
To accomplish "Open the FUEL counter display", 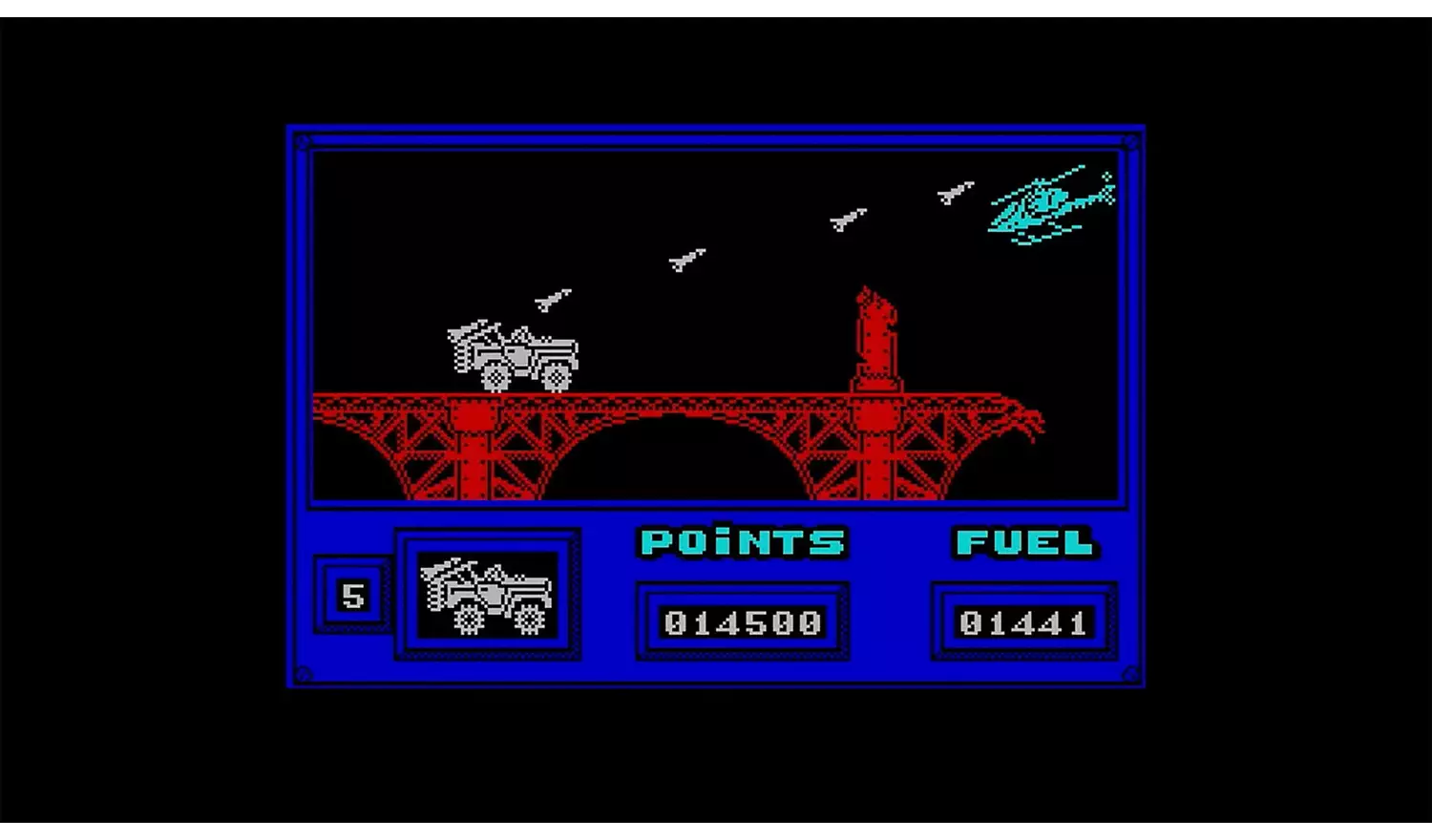I will coord(1021,622).
